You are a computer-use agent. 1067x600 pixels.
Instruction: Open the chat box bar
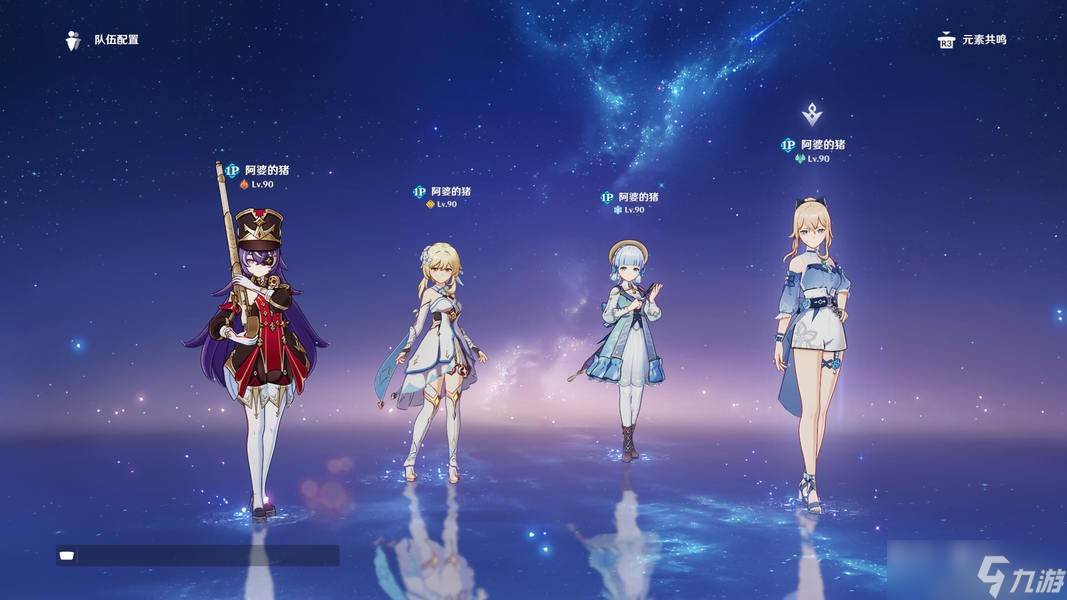[198, 556]
